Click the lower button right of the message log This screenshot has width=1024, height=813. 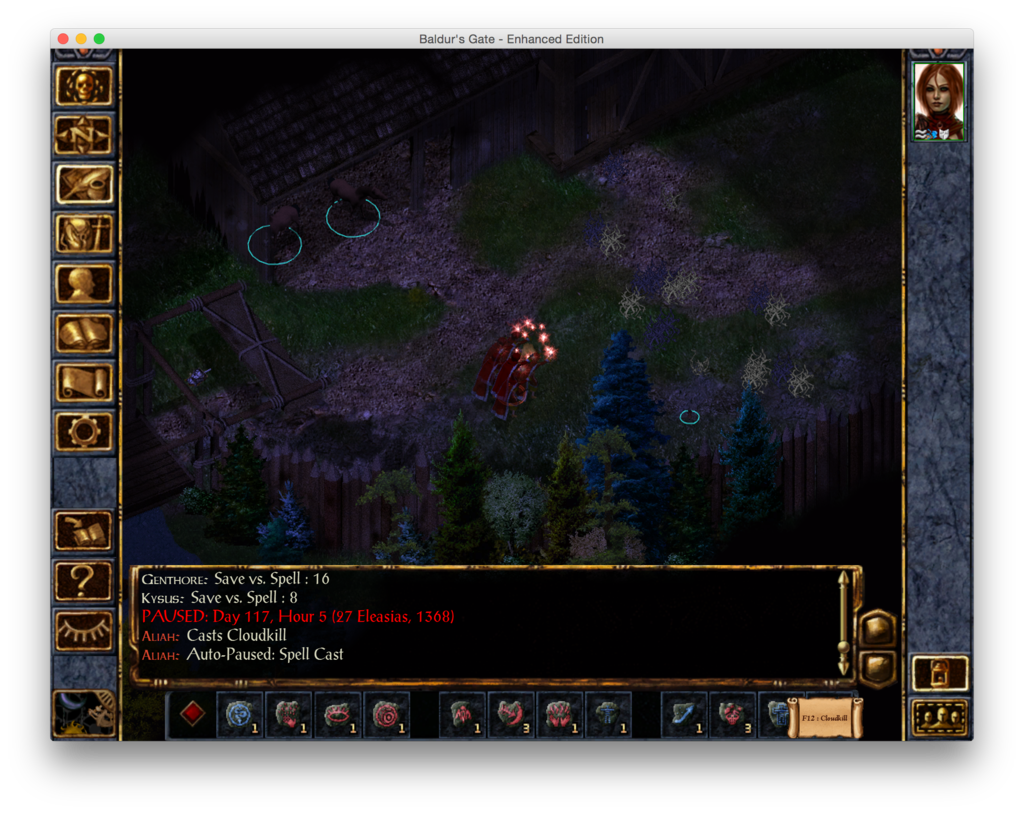[877, 668]
